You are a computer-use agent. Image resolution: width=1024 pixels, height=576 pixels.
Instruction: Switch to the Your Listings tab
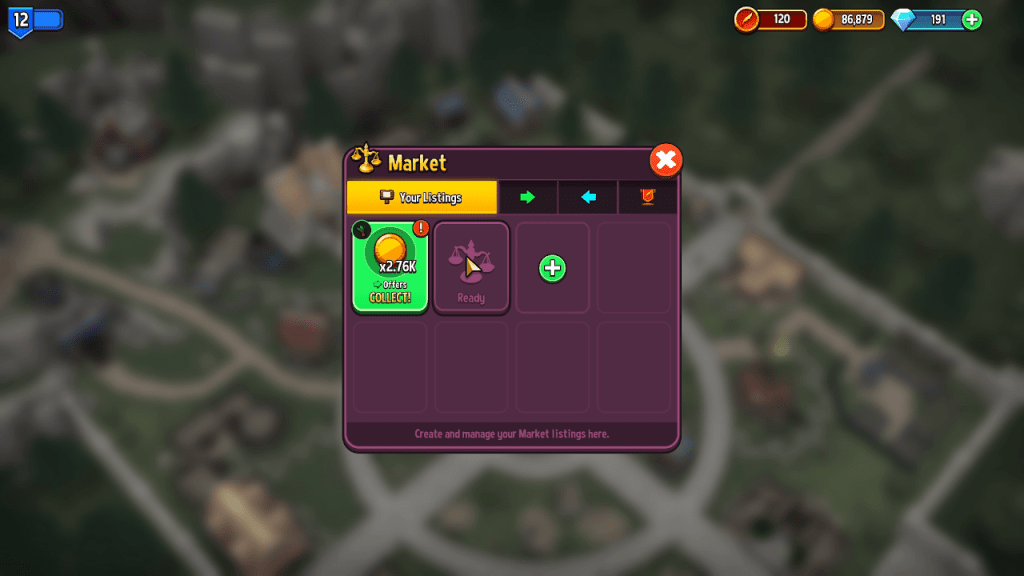(421, 197)
